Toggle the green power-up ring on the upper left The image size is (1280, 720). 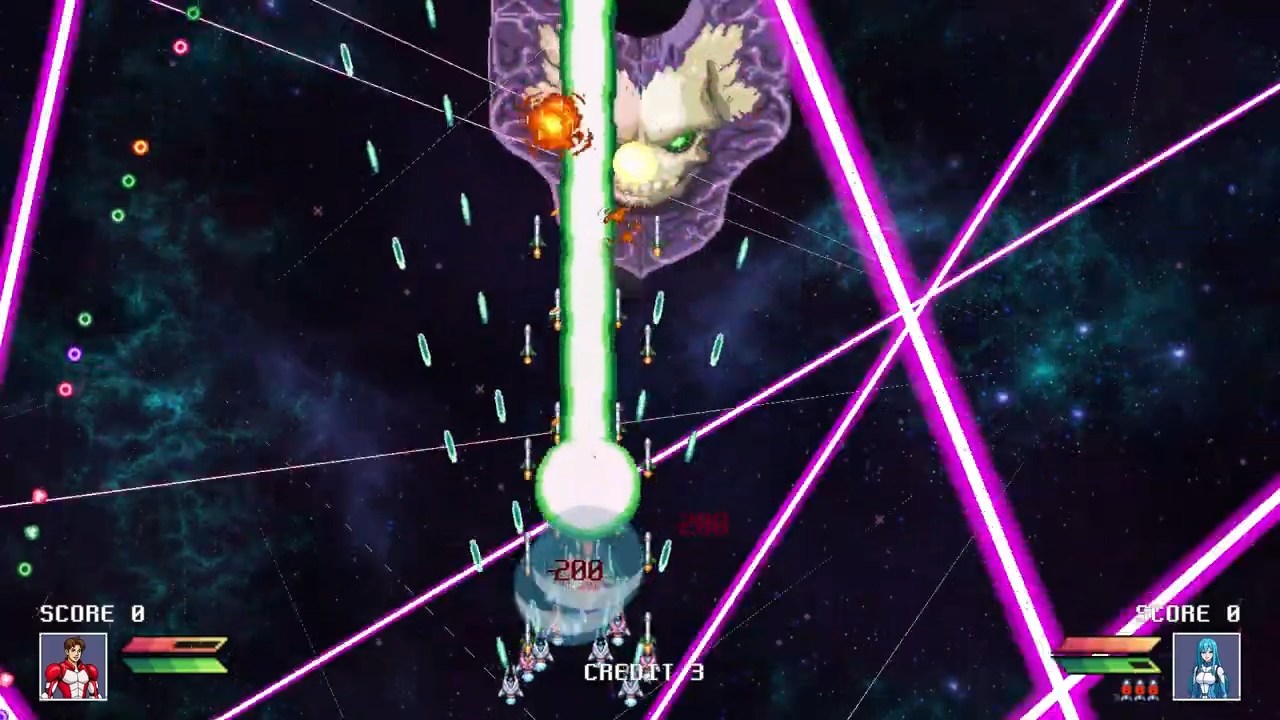click(127, 181)
